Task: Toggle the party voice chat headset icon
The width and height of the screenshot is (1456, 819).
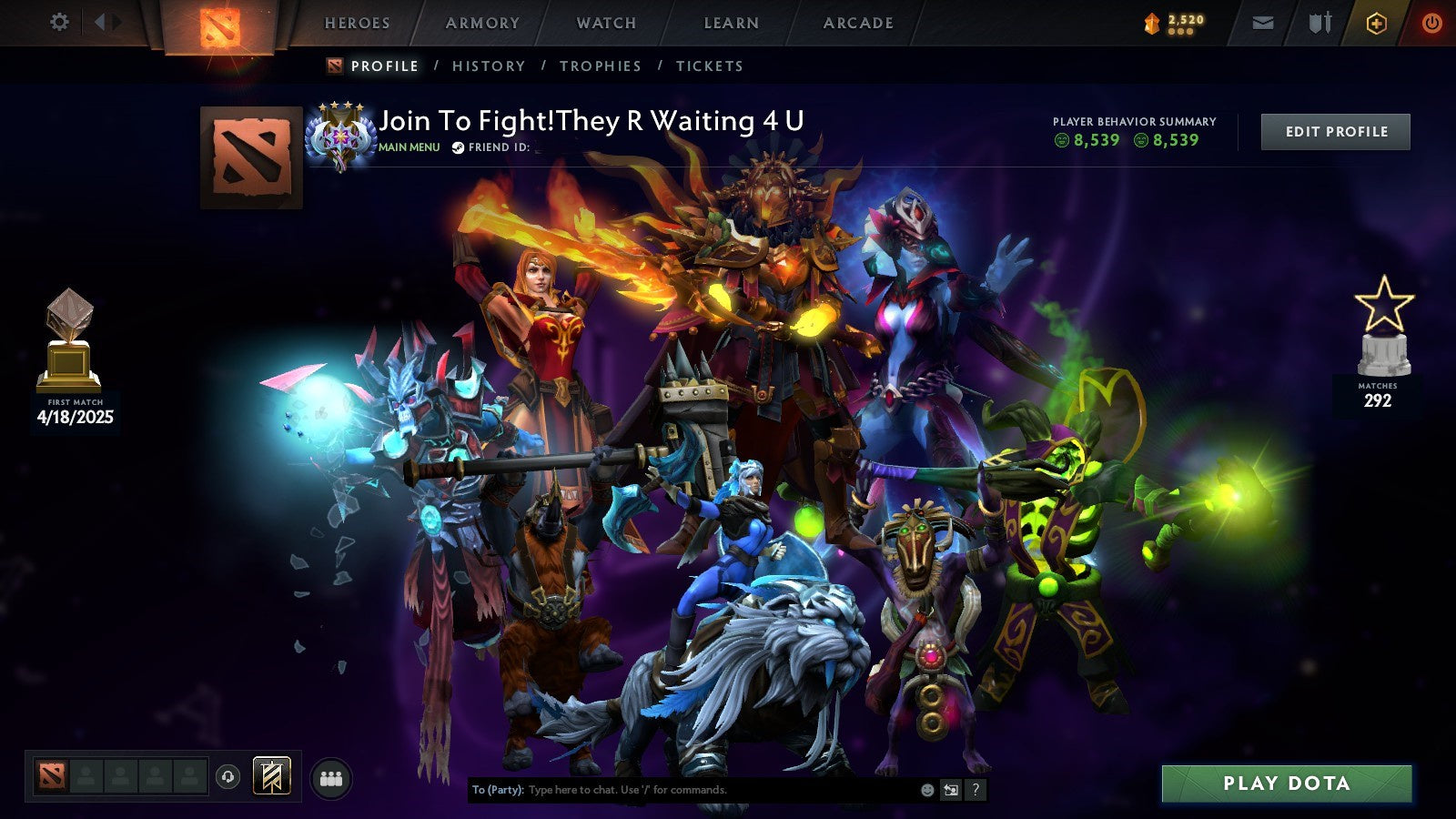Action: [227, 777]
